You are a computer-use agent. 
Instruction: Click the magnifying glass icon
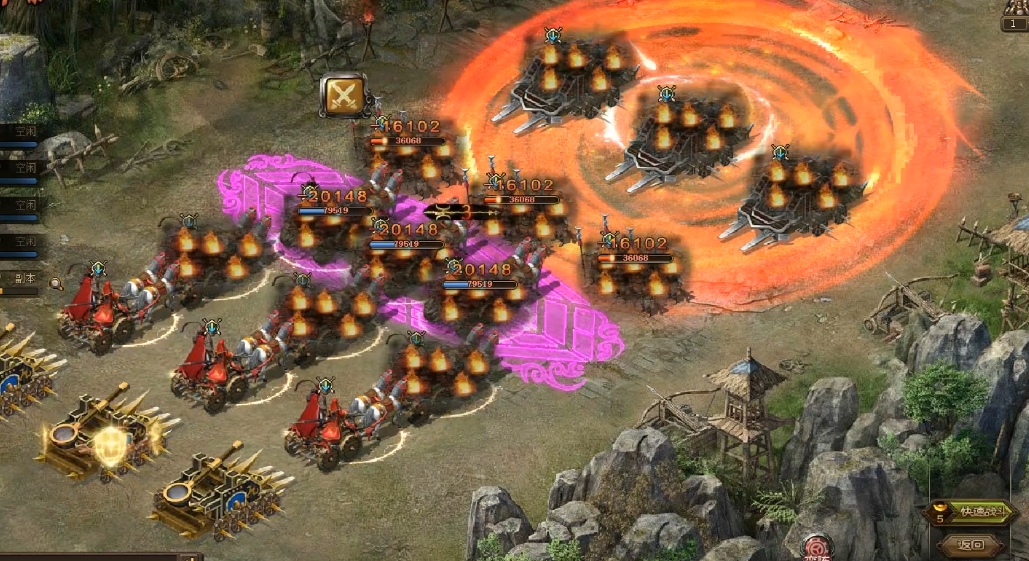coord(56,284)
